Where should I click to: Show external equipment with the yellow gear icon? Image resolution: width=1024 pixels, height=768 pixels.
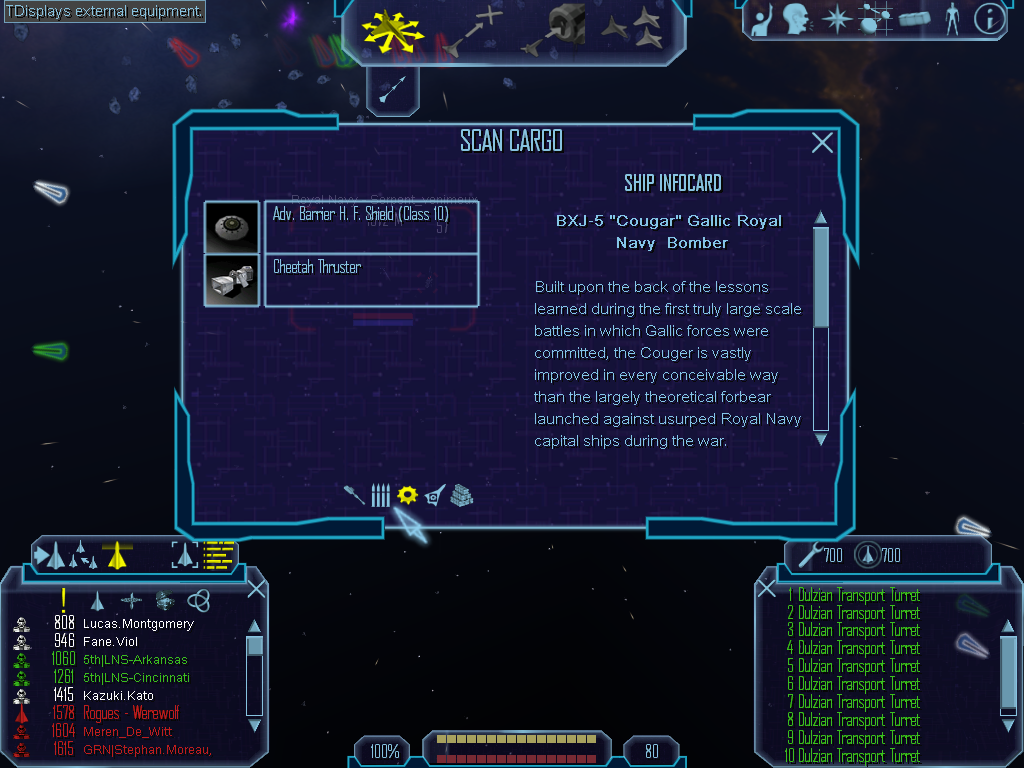(406, 494)
